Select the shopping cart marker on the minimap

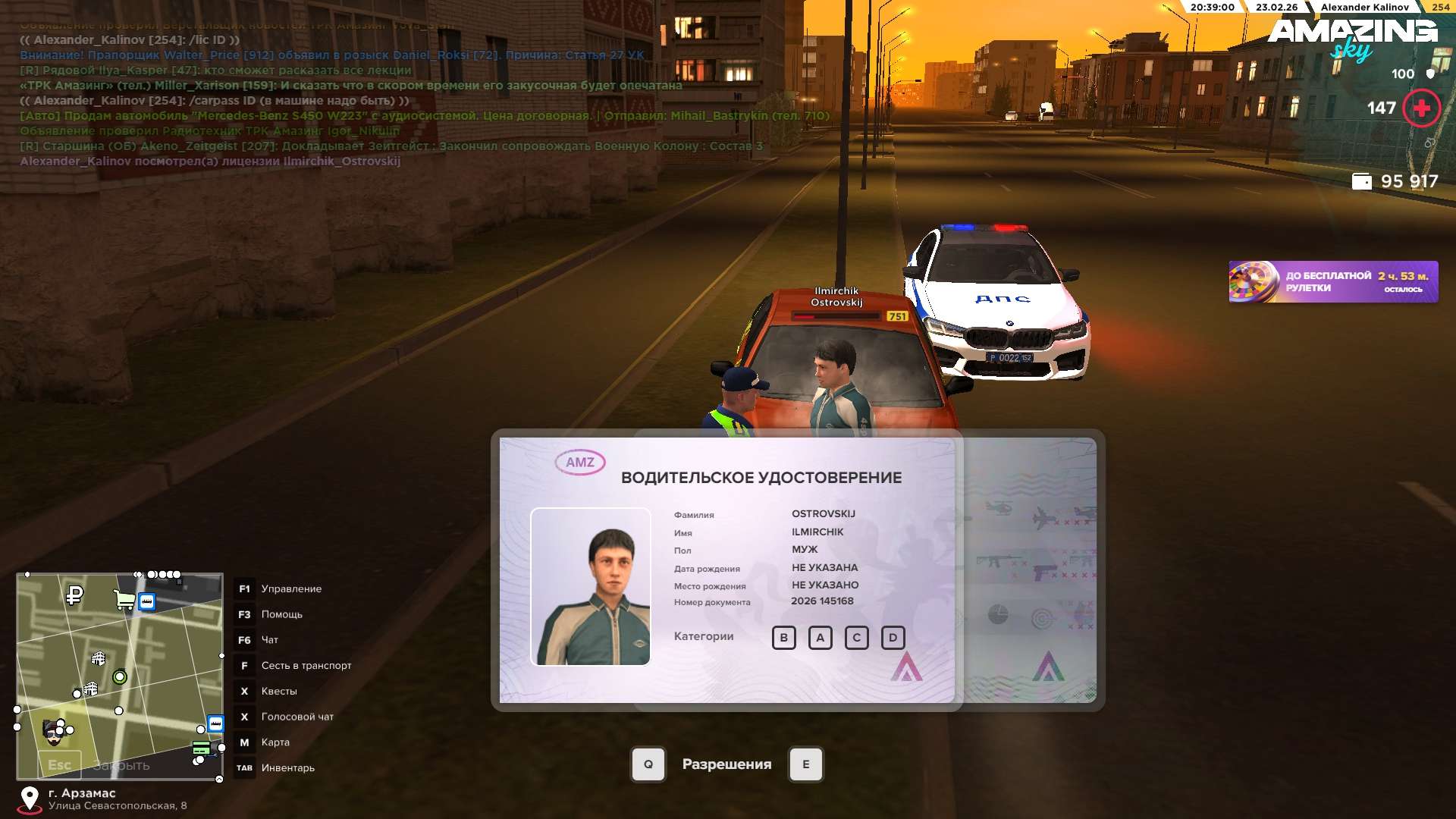[123, 601]
